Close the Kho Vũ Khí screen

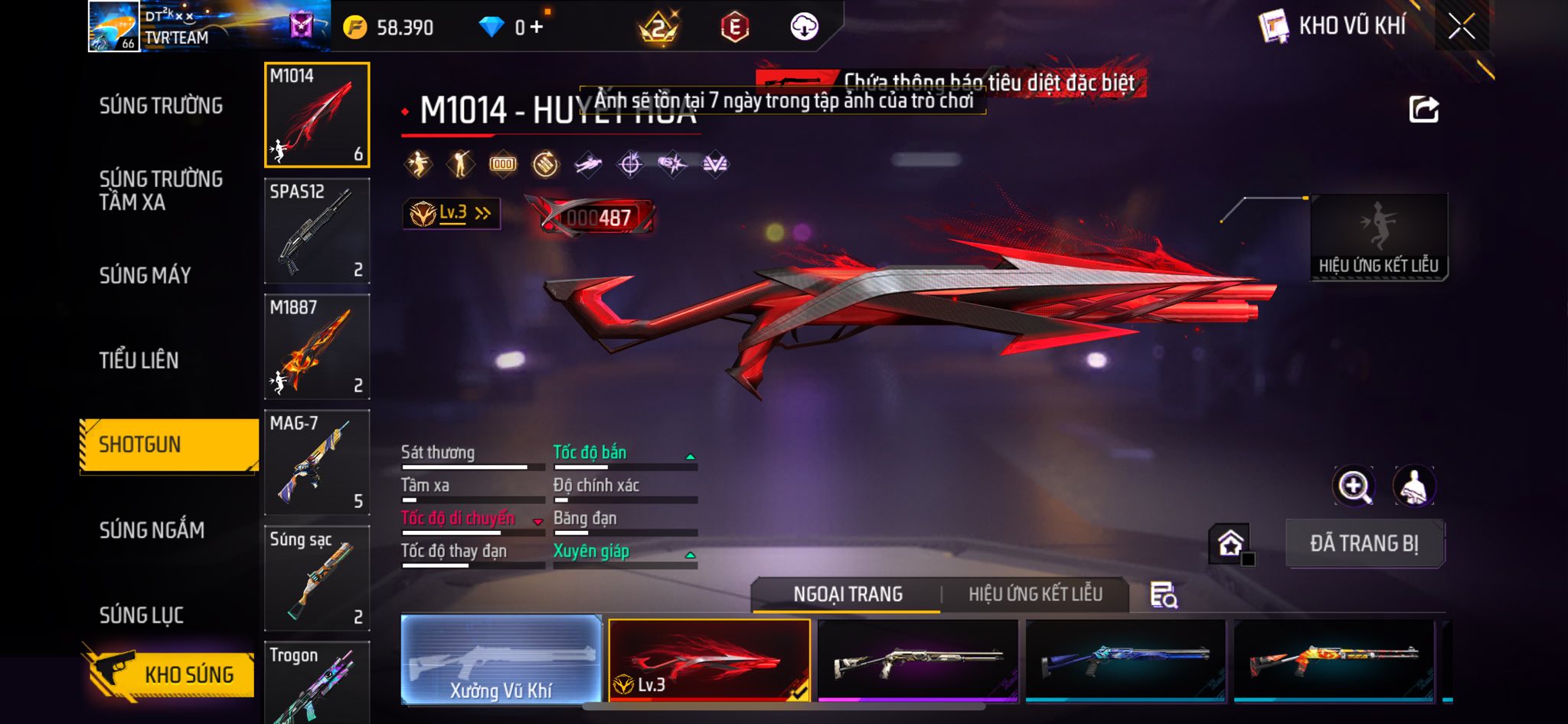click(x=1461, y=27)
